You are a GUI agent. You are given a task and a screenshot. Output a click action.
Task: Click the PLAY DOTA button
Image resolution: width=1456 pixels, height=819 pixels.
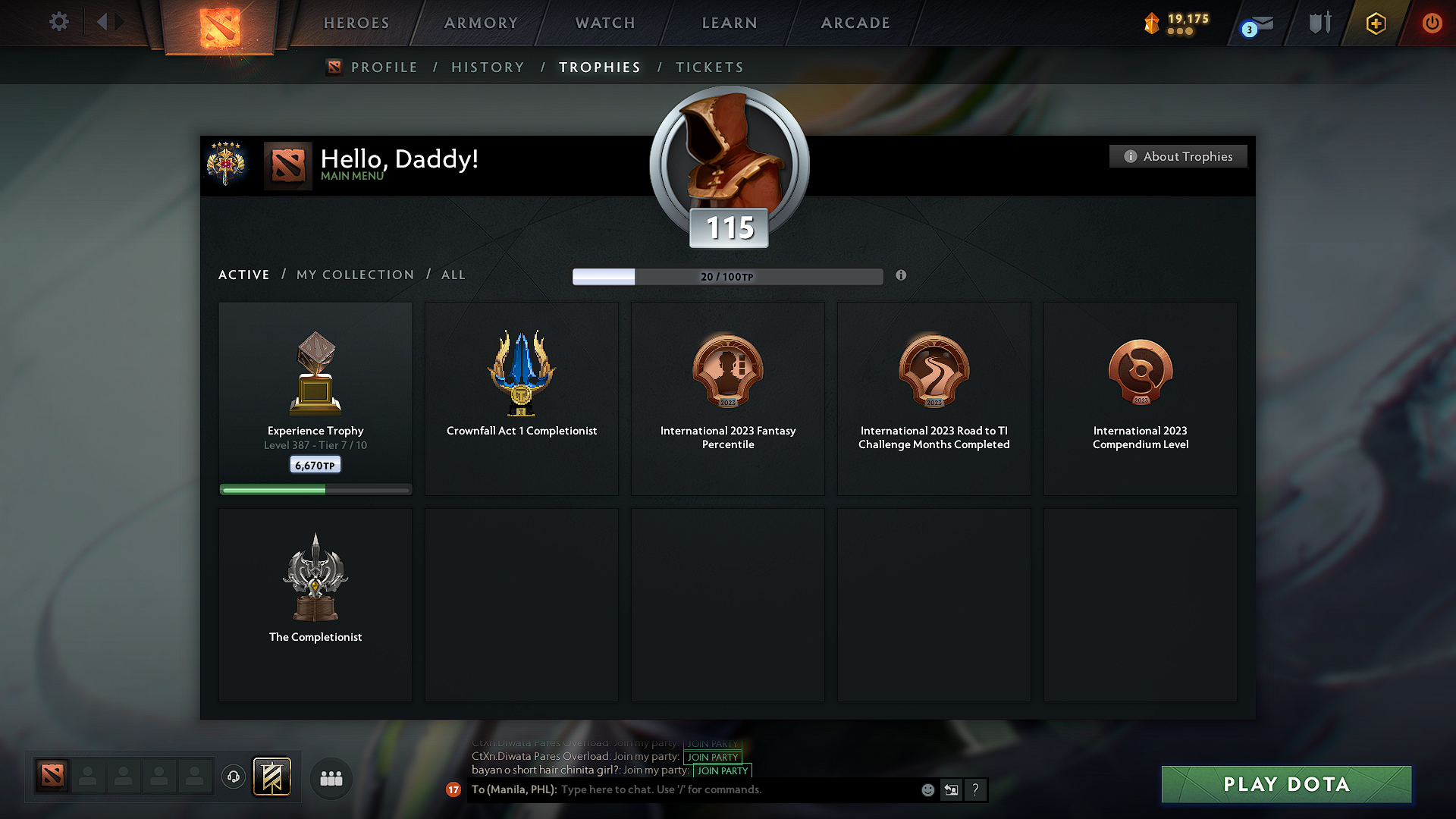point(1285,784)
